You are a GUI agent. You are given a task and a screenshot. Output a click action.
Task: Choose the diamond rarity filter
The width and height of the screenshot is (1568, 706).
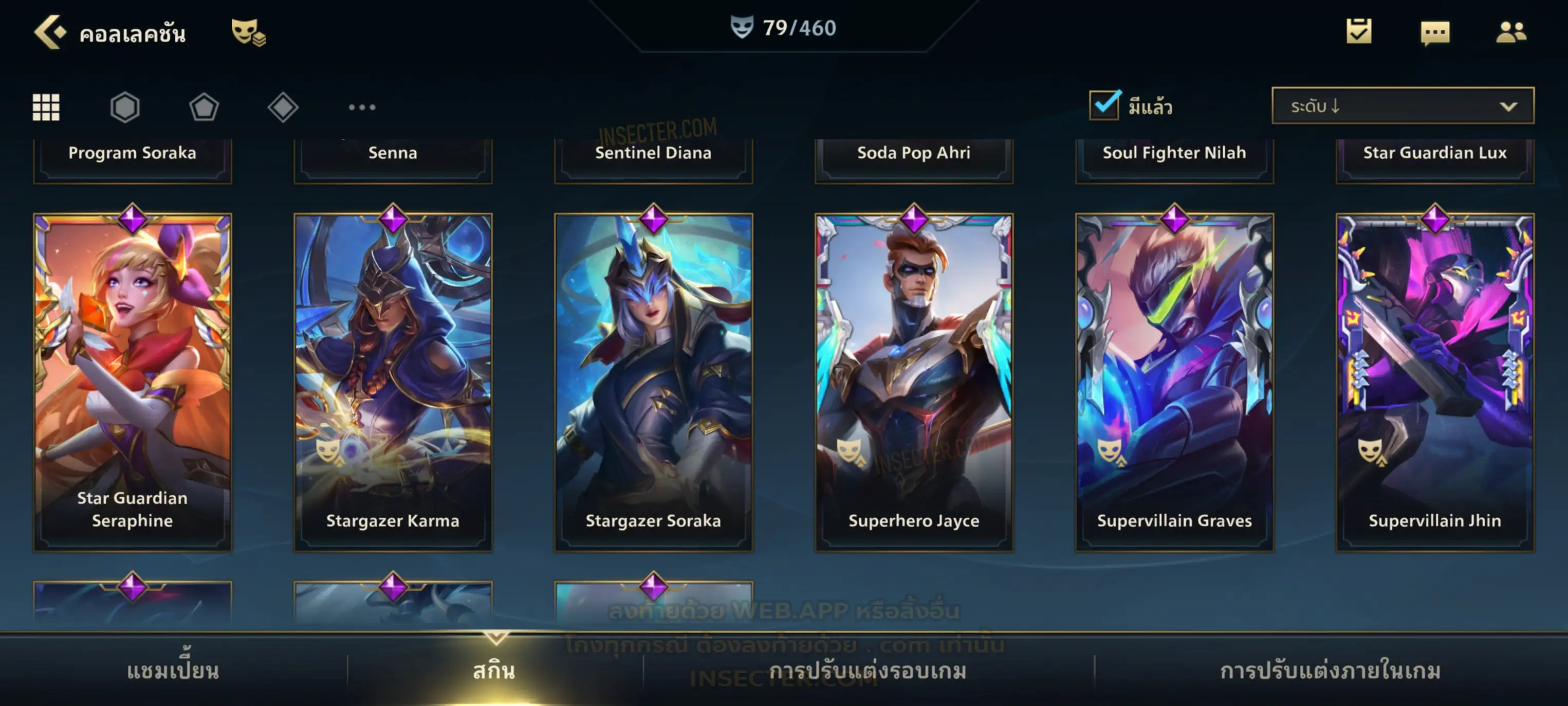(x=283, y=108)
